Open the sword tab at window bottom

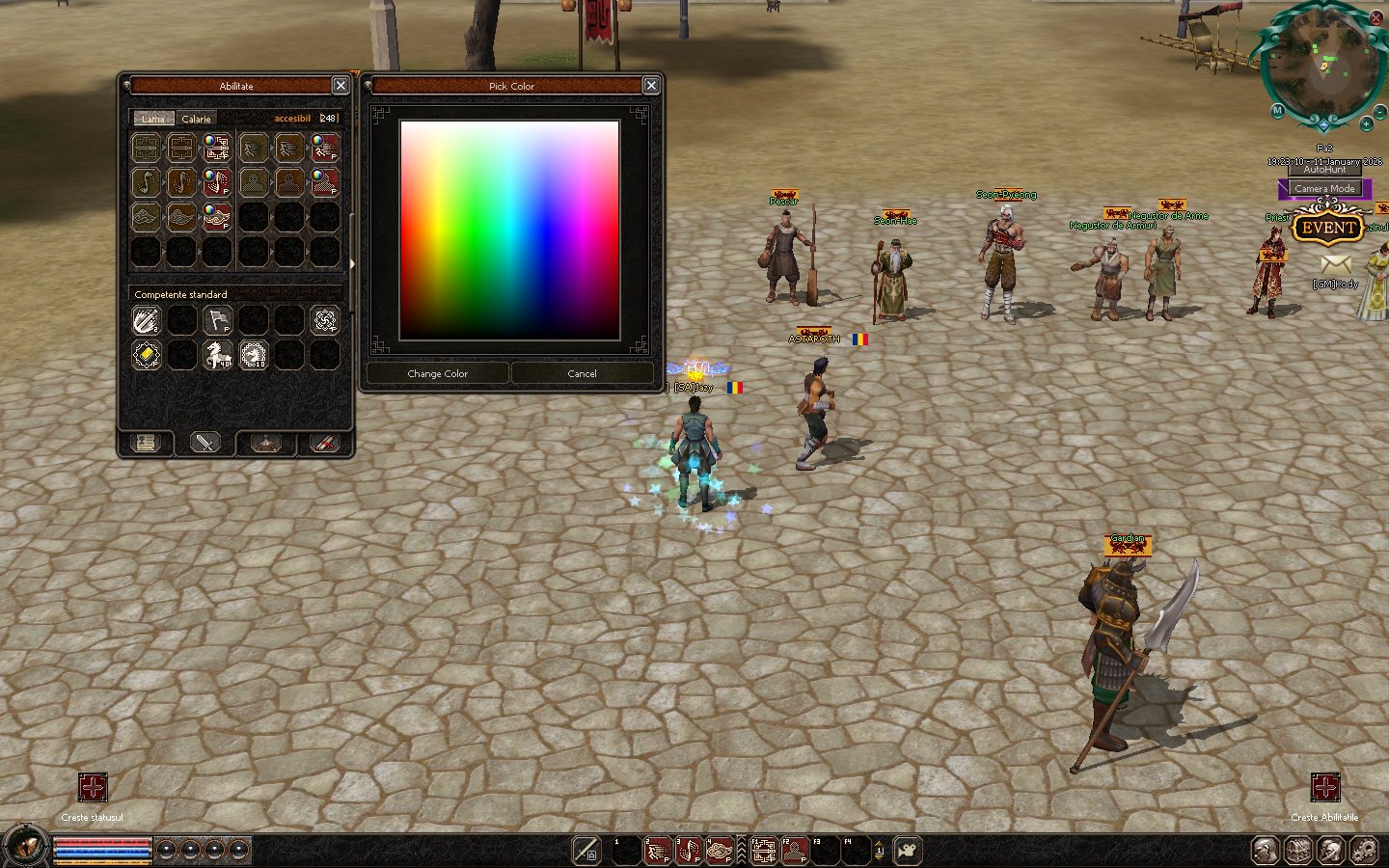click(x=205, y=443)
